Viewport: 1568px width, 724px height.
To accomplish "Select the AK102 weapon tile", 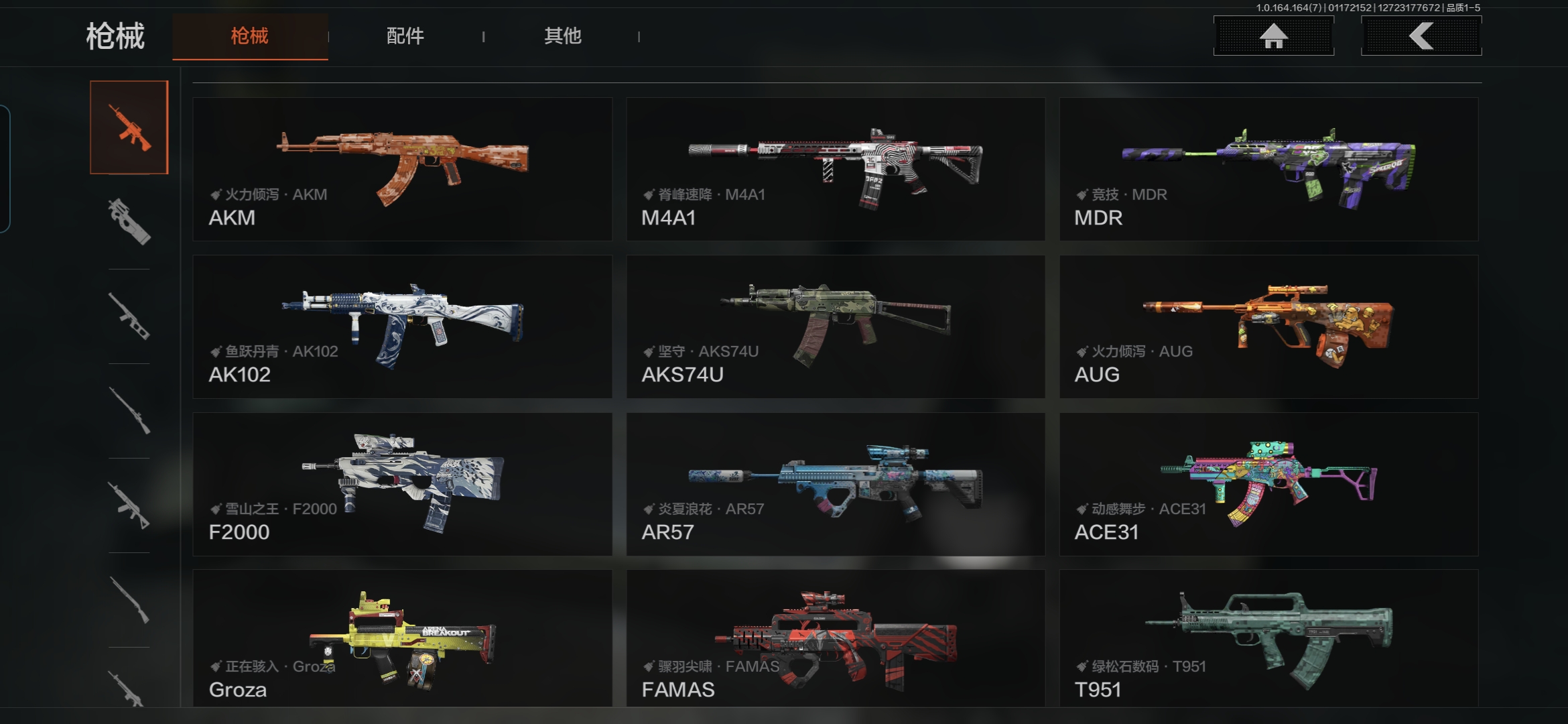I will [402, 326].
